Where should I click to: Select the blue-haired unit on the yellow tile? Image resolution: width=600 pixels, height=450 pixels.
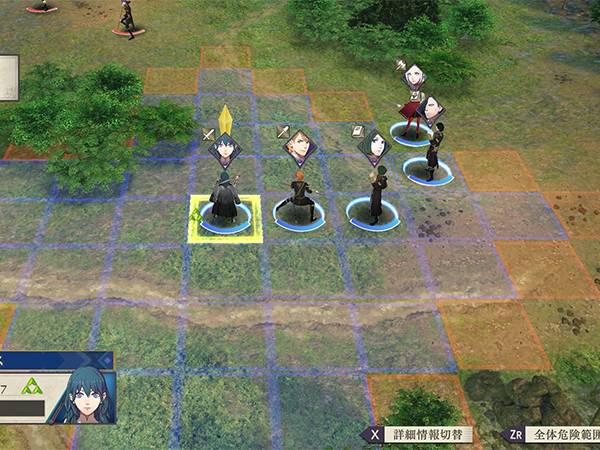[x=225, y=200]
